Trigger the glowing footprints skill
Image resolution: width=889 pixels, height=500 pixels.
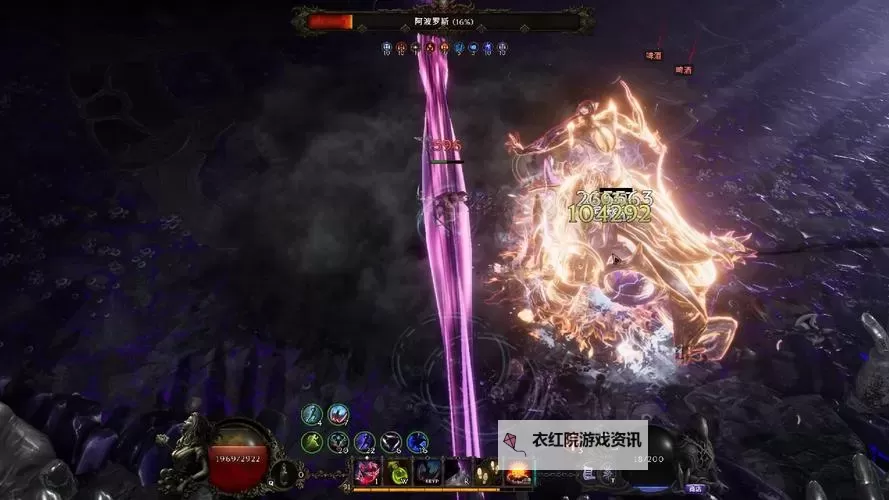[489, 472]
